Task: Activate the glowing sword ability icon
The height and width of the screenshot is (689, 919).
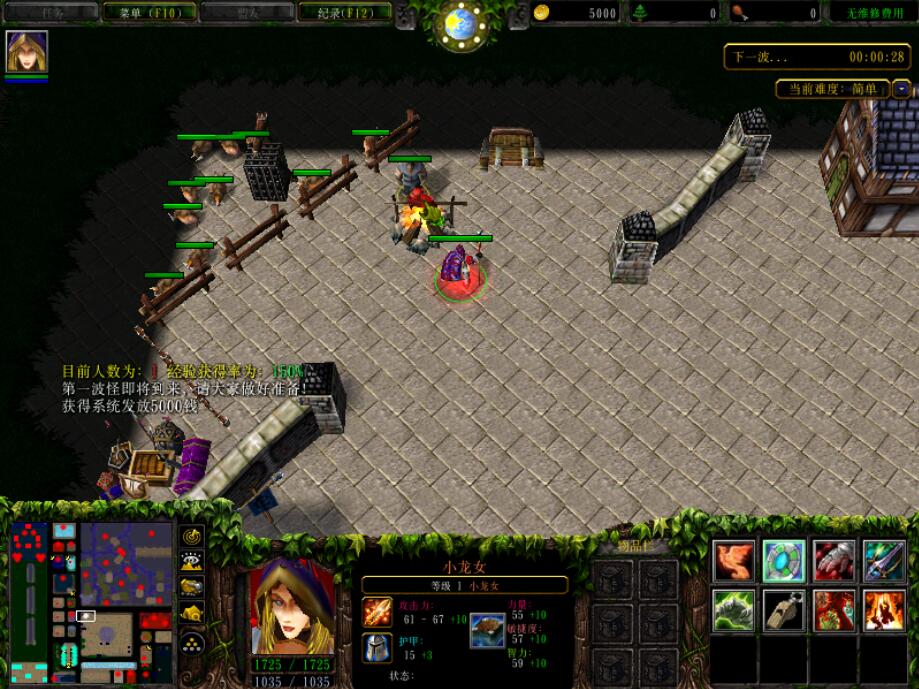Action: pyautogui.click(x=884, y=562)
